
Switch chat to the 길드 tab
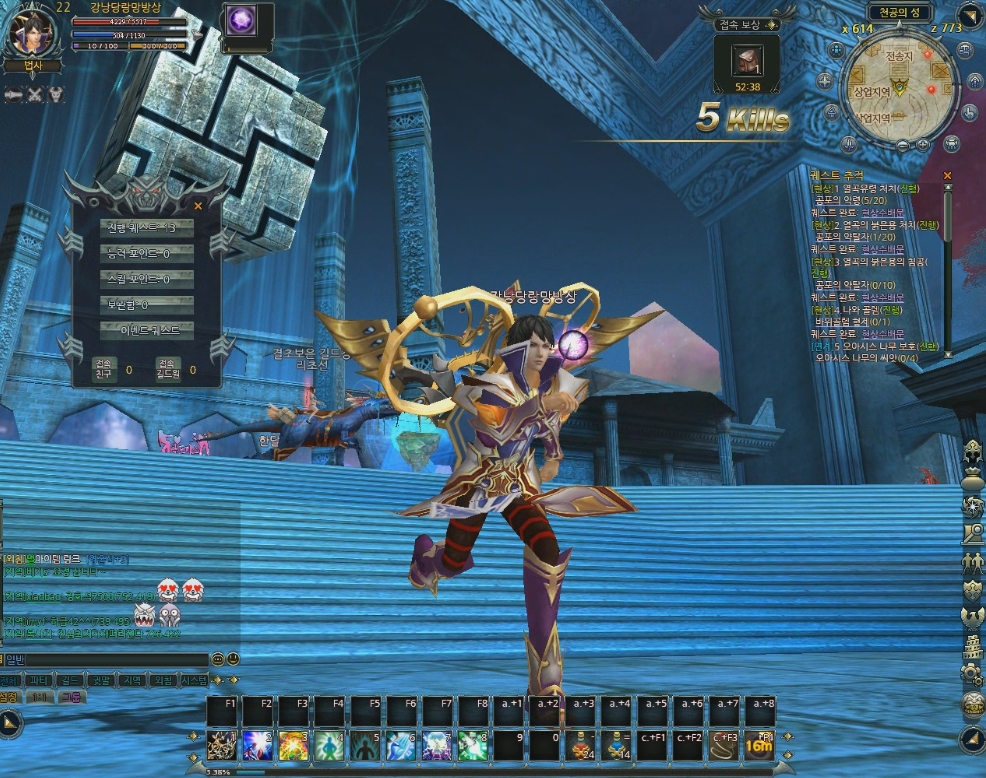[x=68, y=680]
